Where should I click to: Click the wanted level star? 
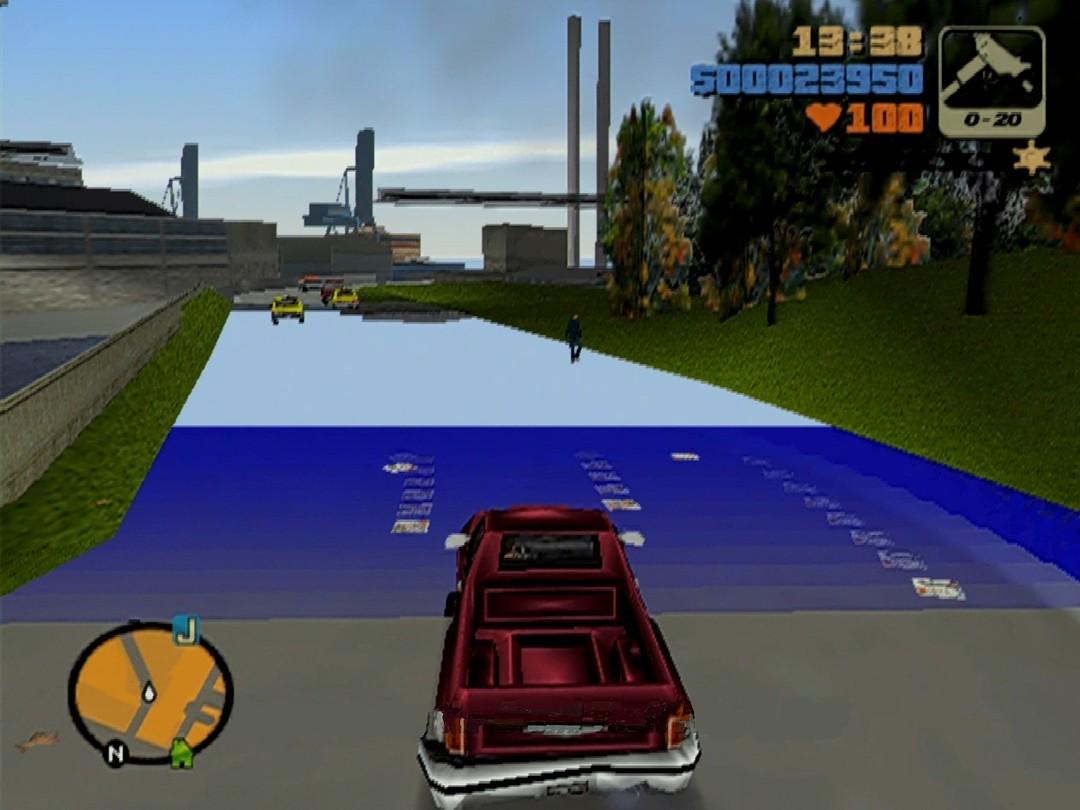(x=1031, y=157)
